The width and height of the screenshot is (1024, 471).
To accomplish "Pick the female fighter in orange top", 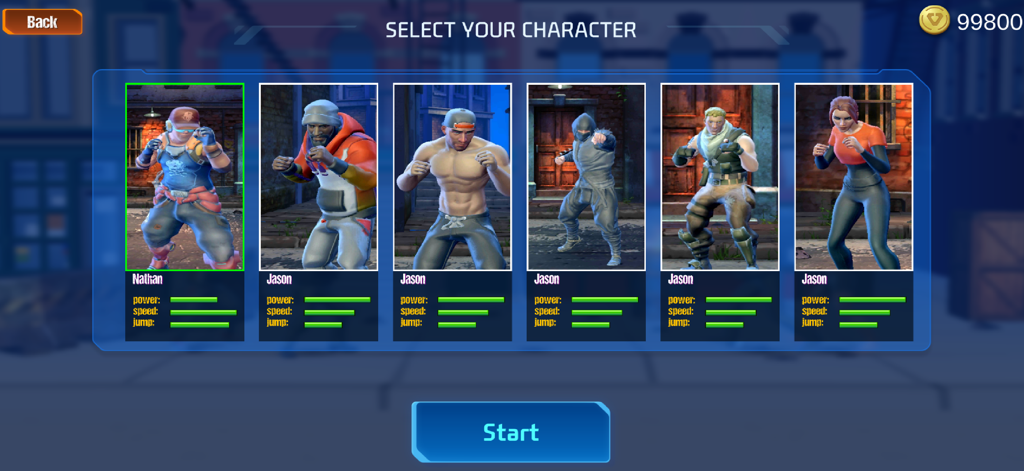I will [x=853, y=177].
